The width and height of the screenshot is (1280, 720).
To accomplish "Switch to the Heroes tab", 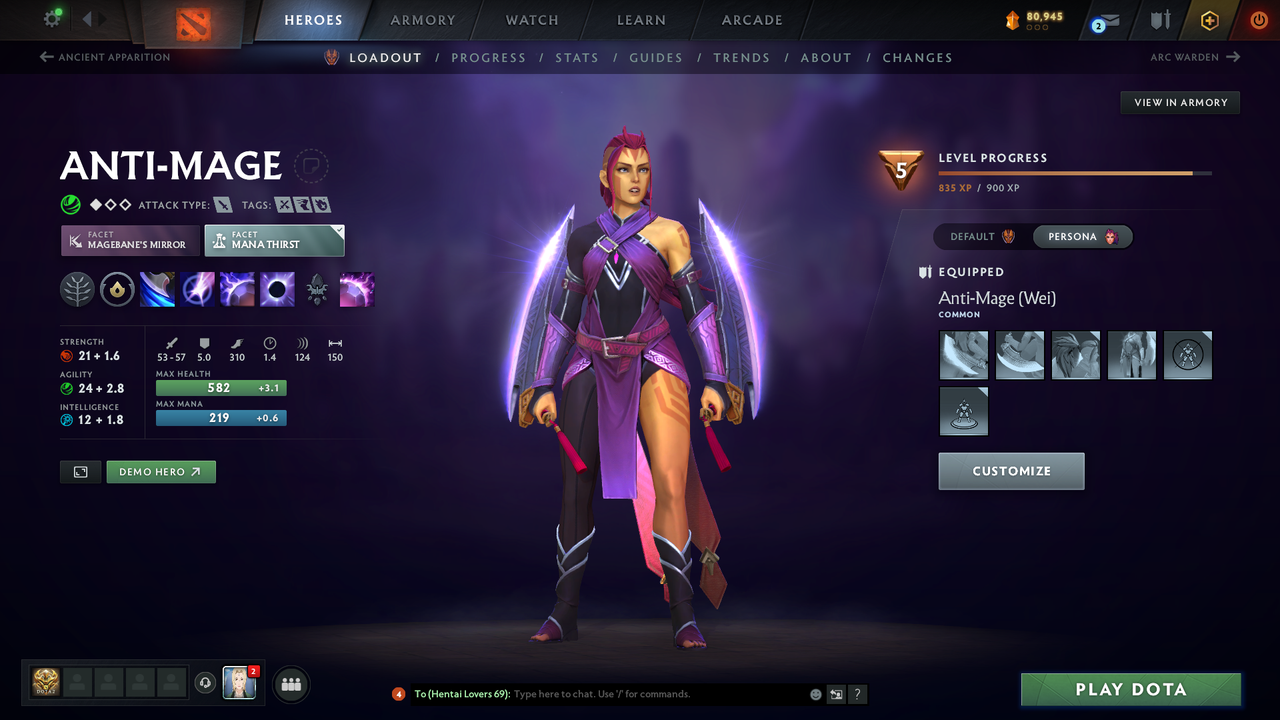I will 313,19.
